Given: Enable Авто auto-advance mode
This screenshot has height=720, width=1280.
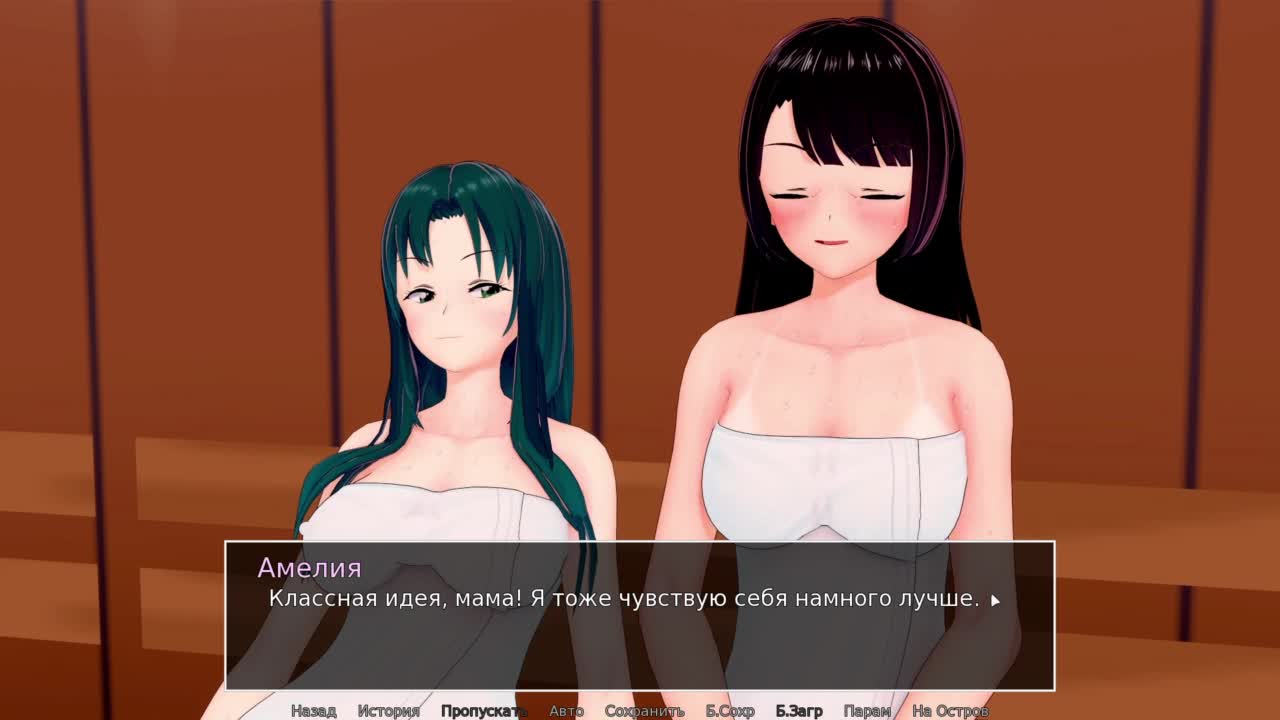Looking at the screenshot, I should (566, 711).
